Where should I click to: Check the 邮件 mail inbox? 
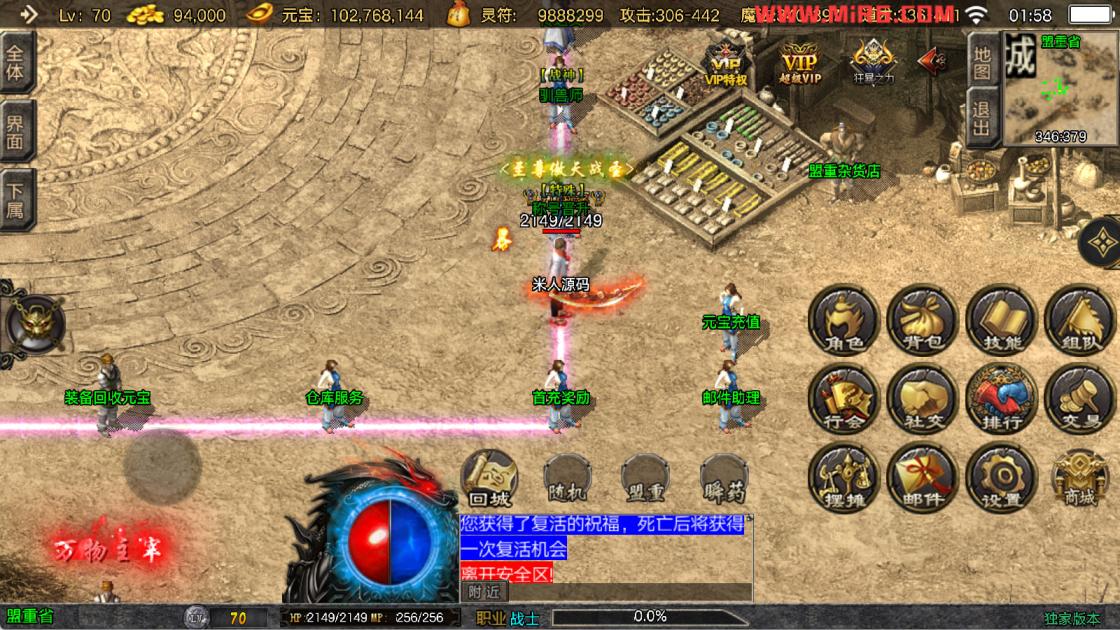click(922, 478)
